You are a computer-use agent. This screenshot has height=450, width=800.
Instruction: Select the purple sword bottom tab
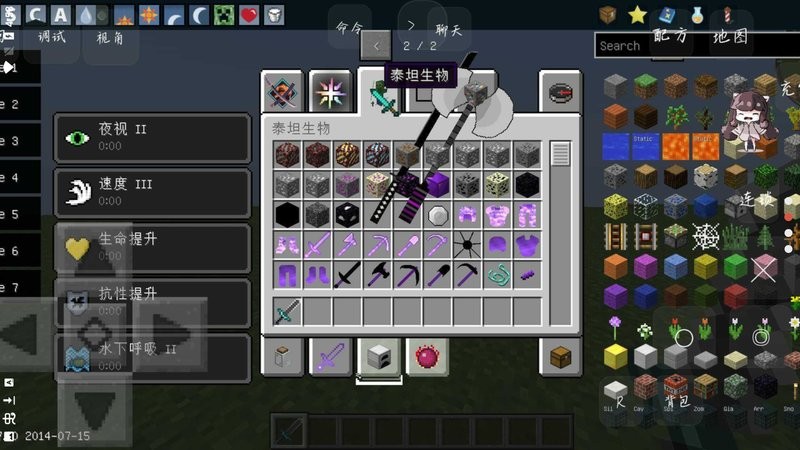coord(329,356)
